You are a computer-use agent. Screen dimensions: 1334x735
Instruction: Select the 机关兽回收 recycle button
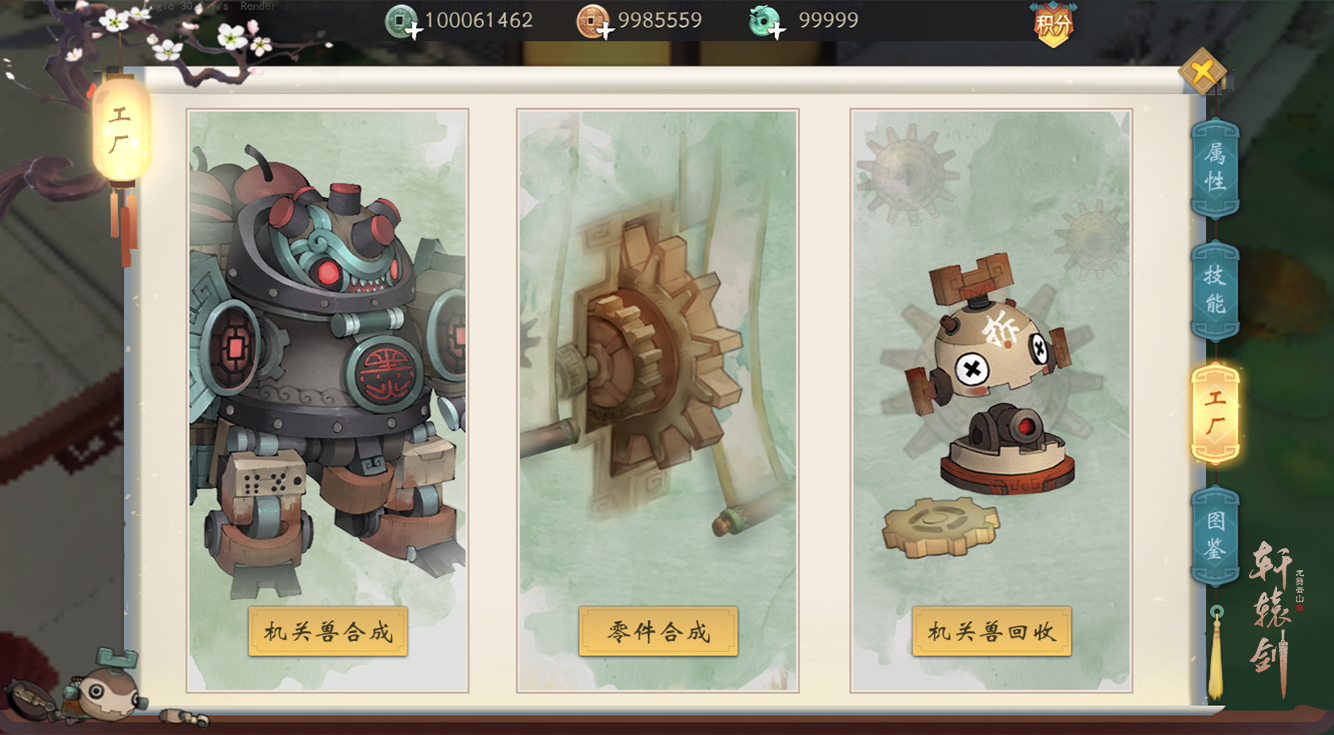pos(991,631)
